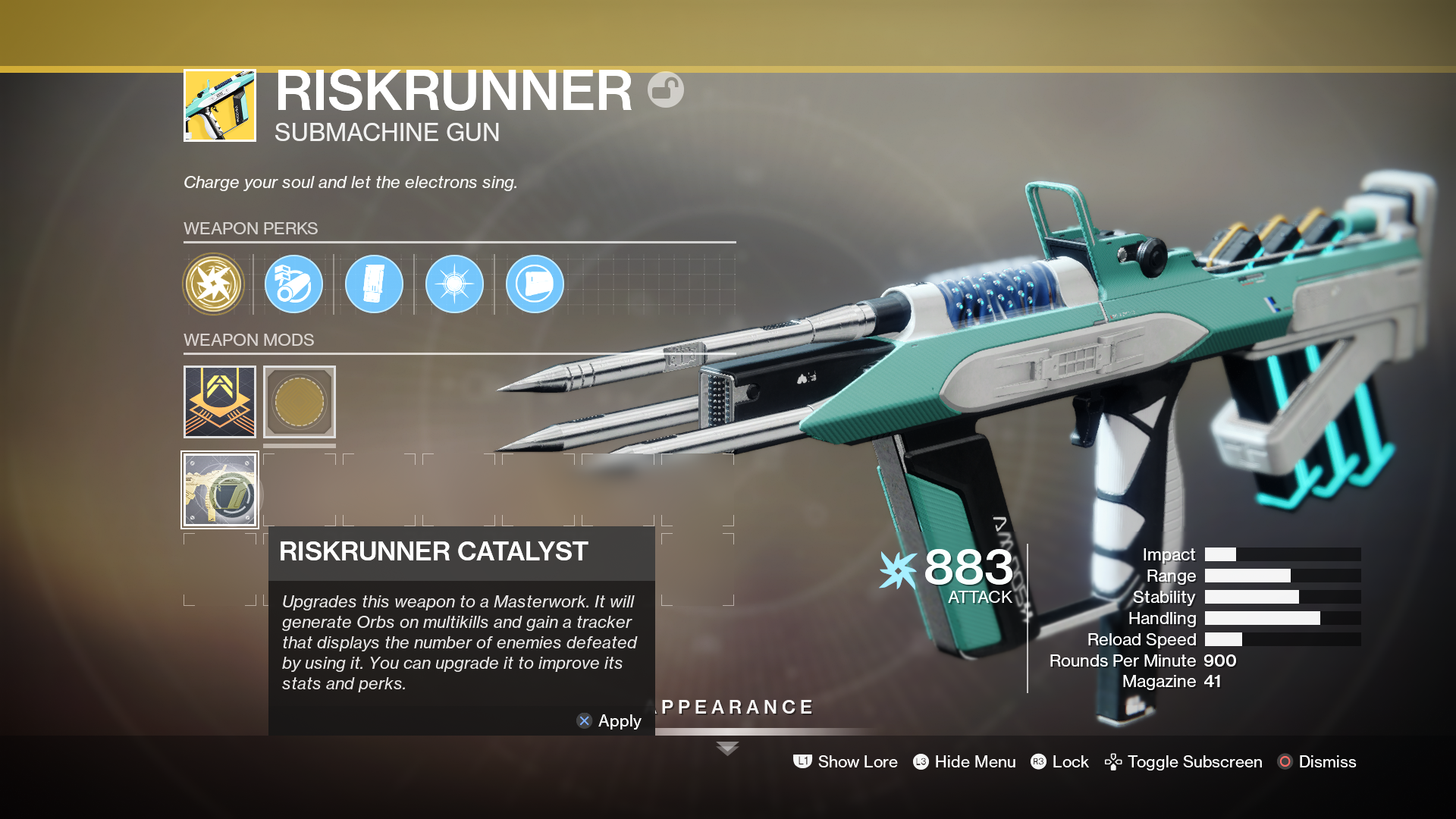Click the fourth weapon perk icon

pyautogui.click(x=453, y=284)
